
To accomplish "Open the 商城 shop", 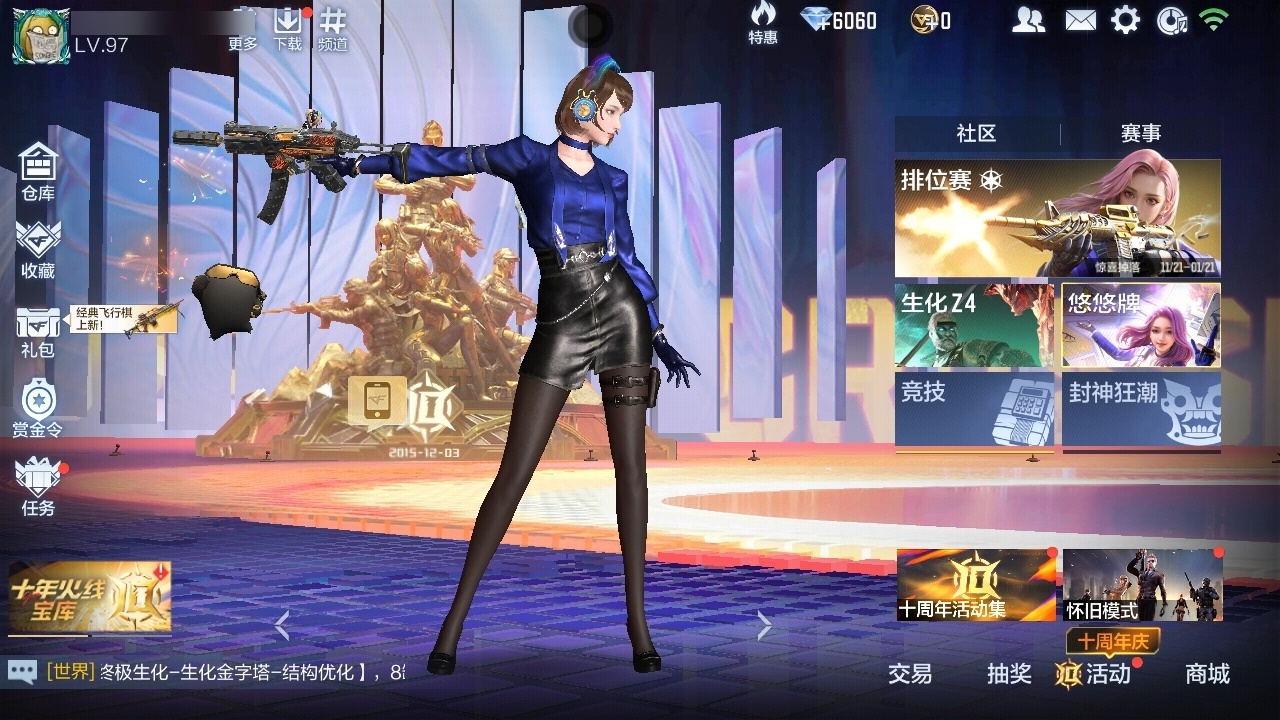I will (x=1207, y=674).
